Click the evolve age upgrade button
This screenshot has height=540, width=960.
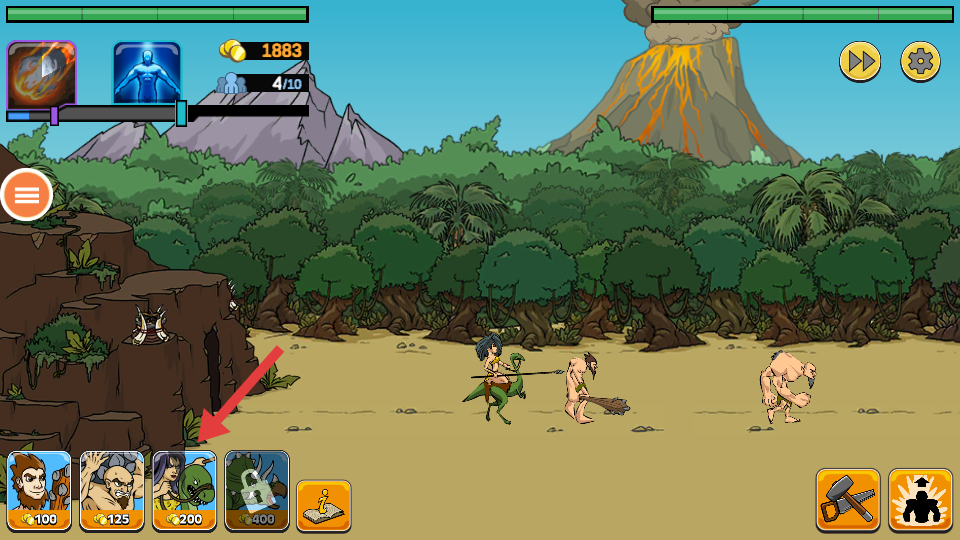point(920,499)
